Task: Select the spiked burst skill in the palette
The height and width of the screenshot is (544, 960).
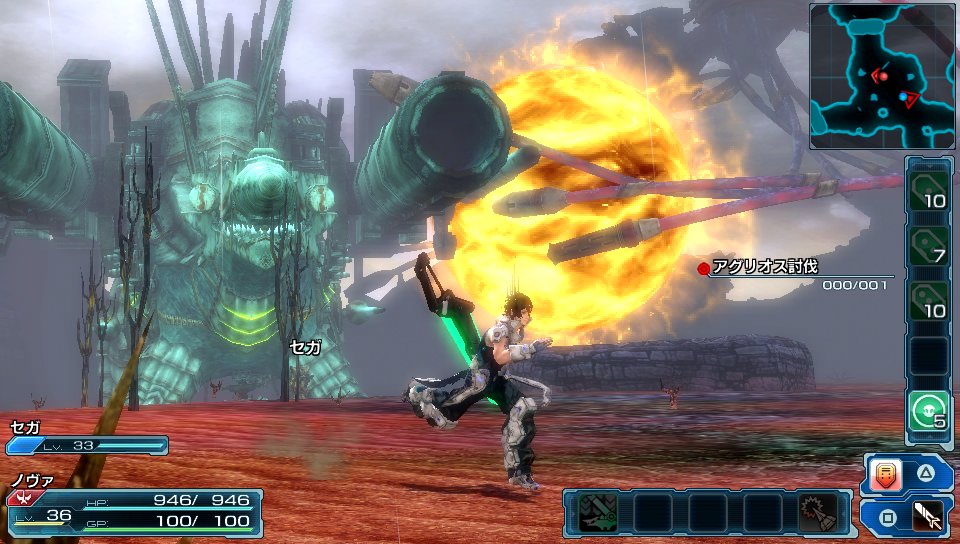Action: pyautogui.click(x=818, y=512)
